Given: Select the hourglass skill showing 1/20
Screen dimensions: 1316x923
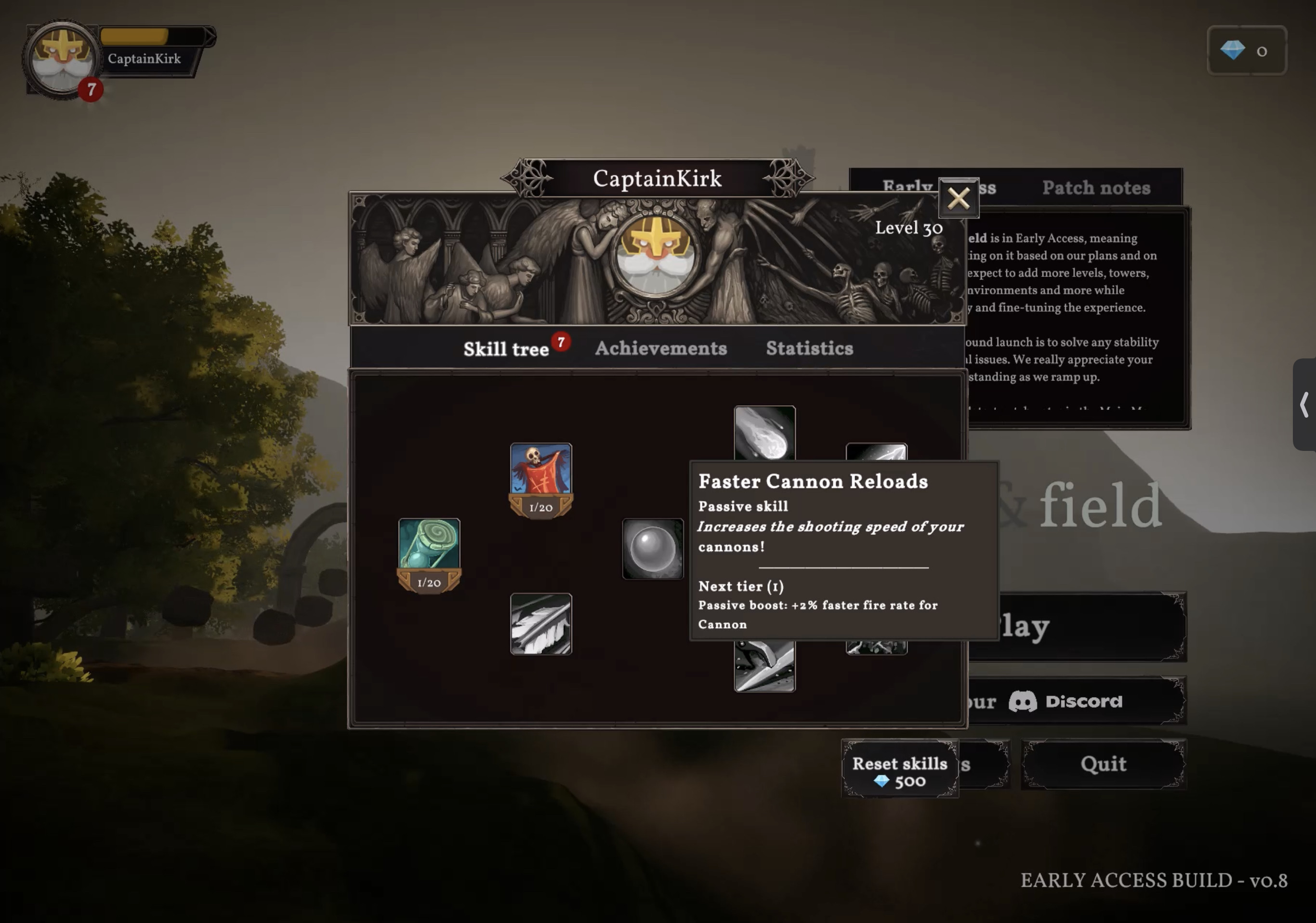Looking at the screenshot, I should tap(431, 551).
